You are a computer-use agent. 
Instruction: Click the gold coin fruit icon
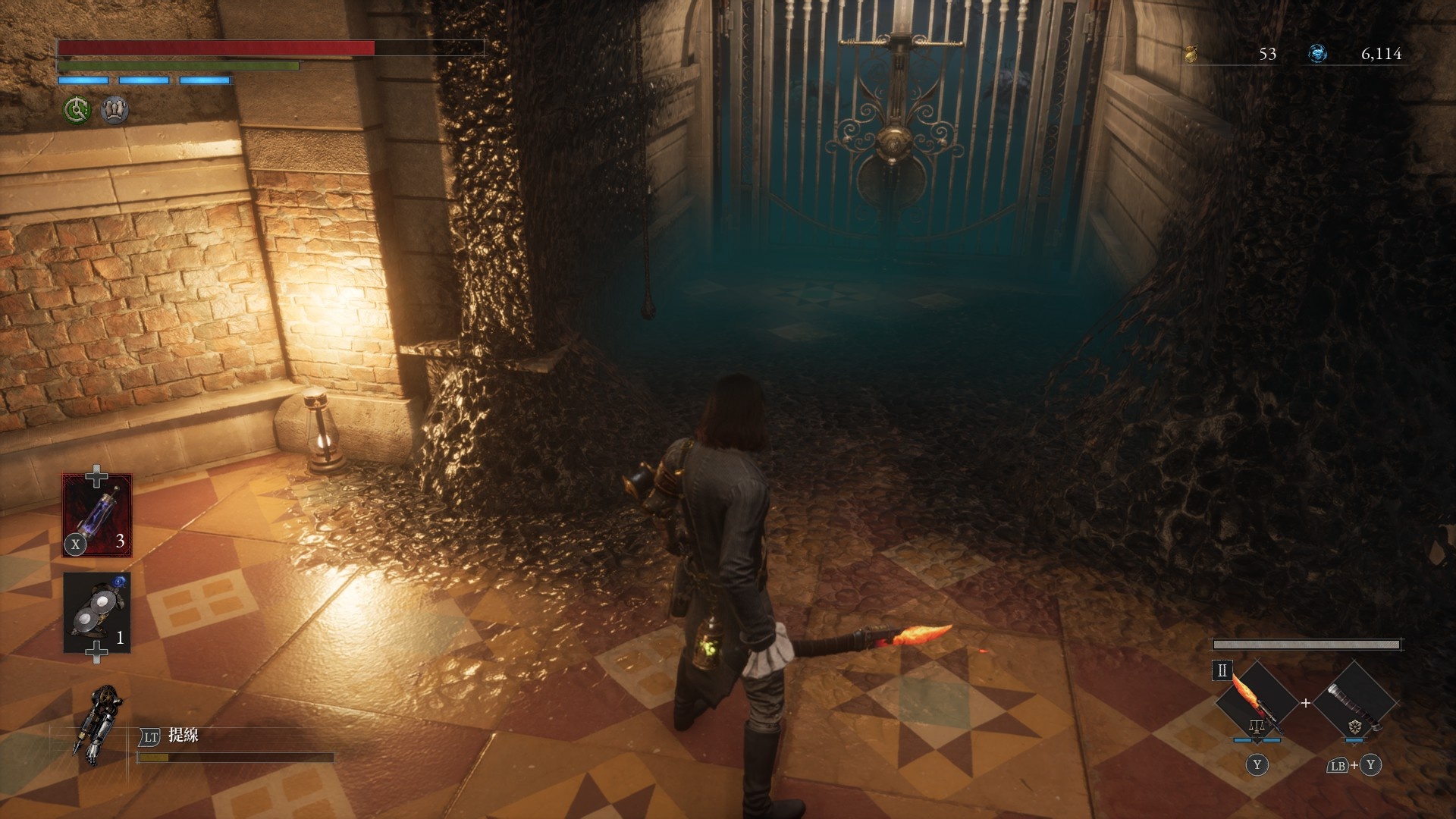pos(1191,54)
